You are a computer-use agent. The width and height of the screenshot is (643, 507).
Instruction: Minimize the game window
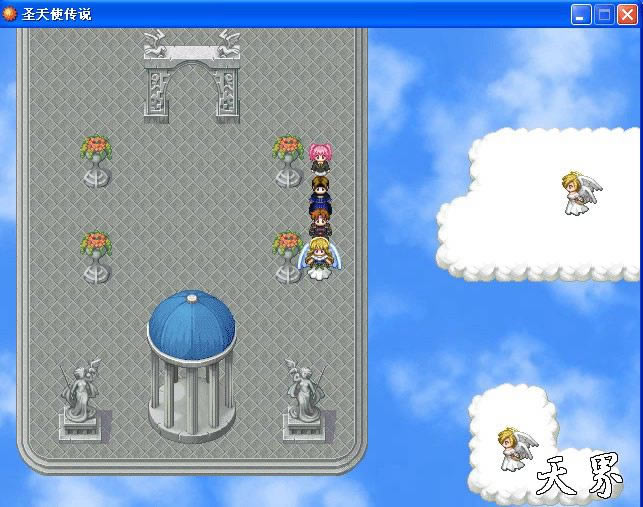pos(581,15)
